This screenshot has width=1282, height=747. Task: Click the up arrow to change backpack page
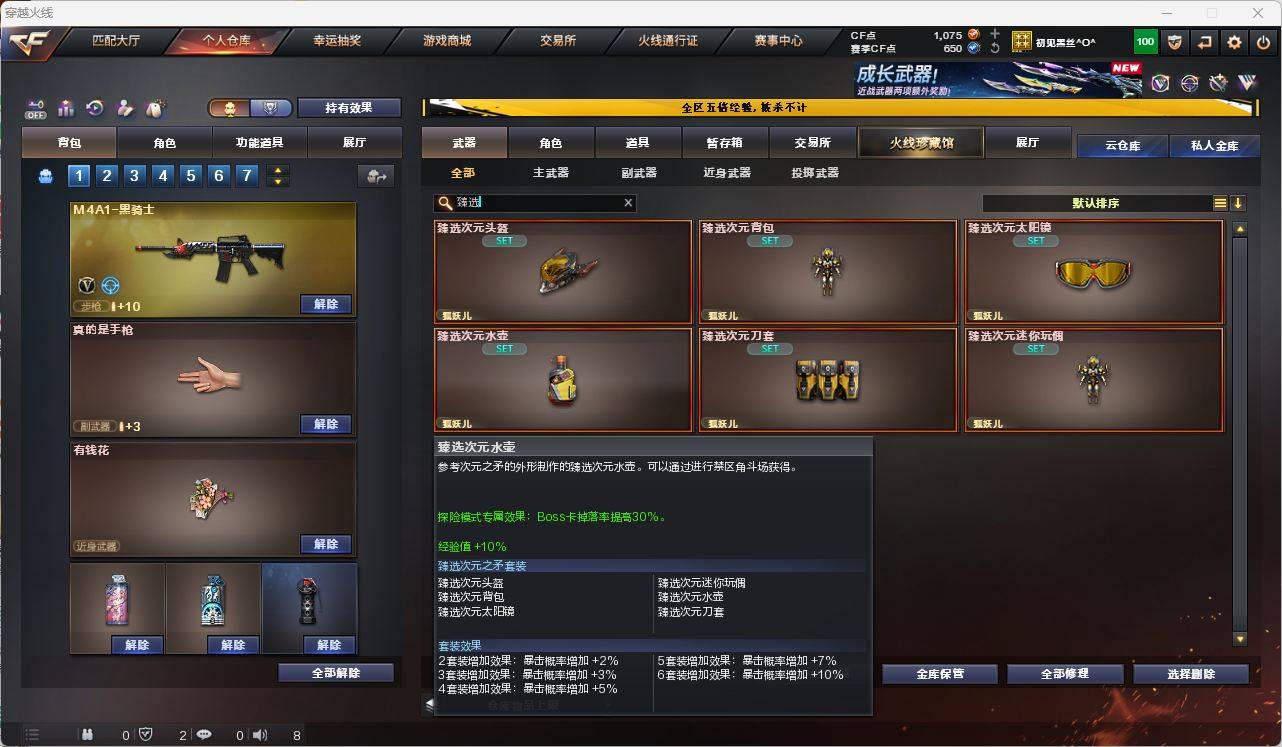(278, 170)
